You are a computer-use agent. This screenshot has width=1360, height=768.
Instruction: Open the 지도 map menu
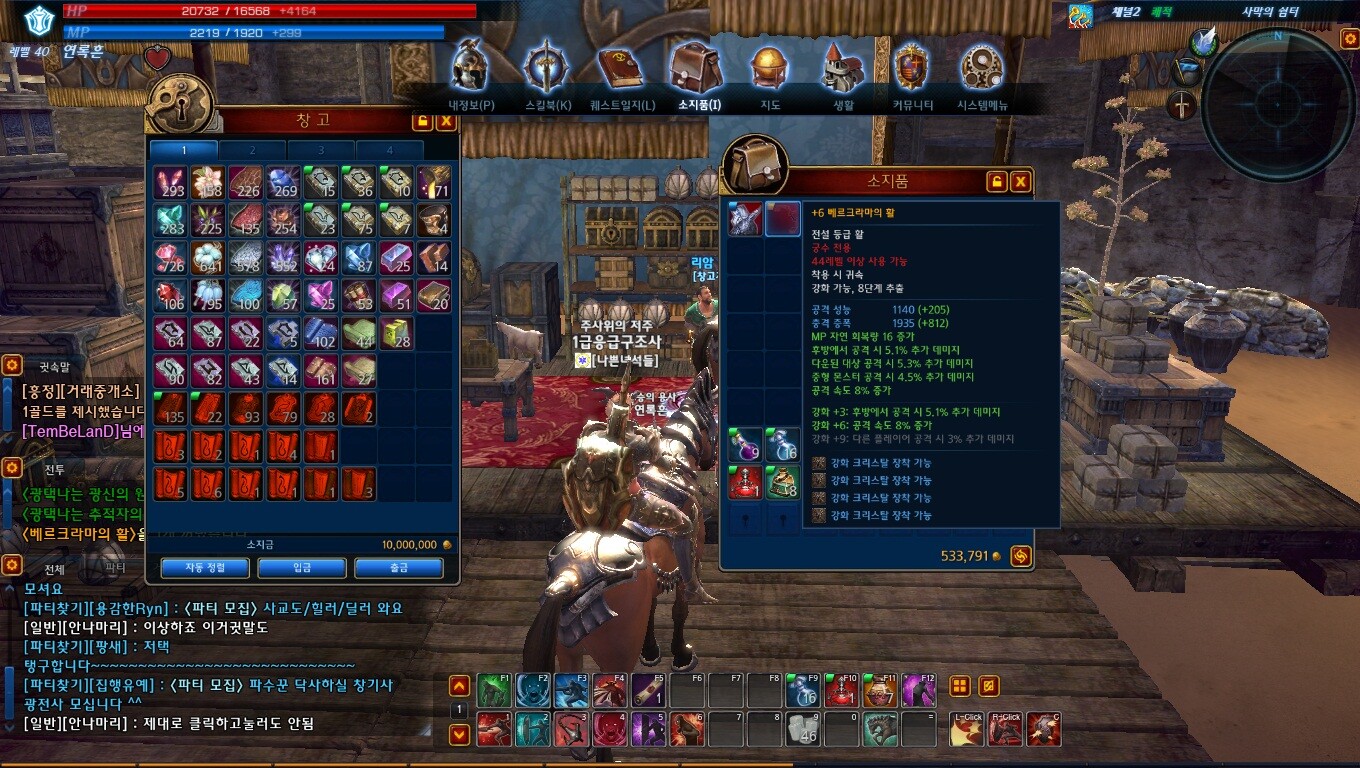click(x=770, y=70)
